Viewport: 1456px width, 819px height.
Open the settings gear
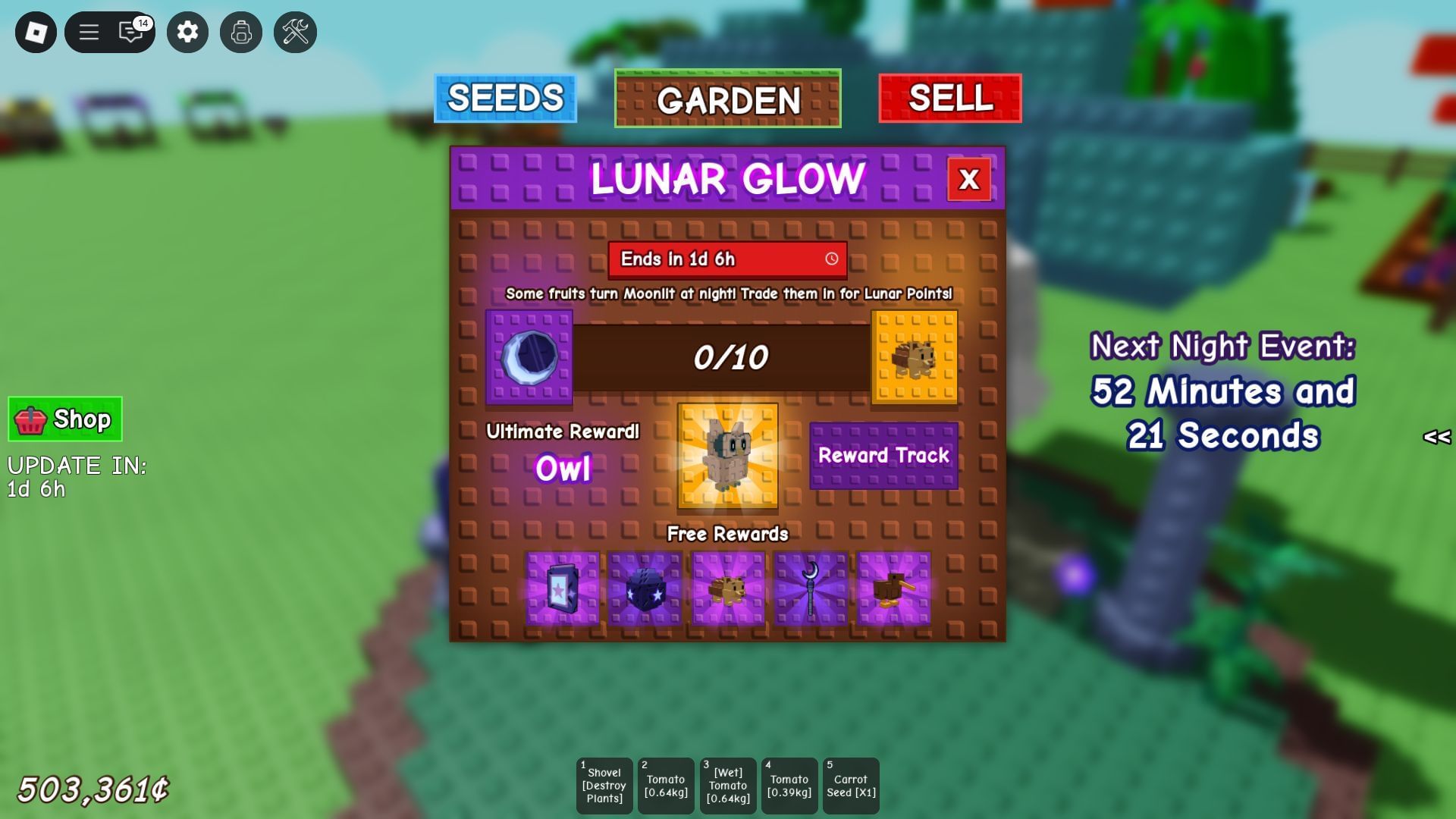(187, 32)
